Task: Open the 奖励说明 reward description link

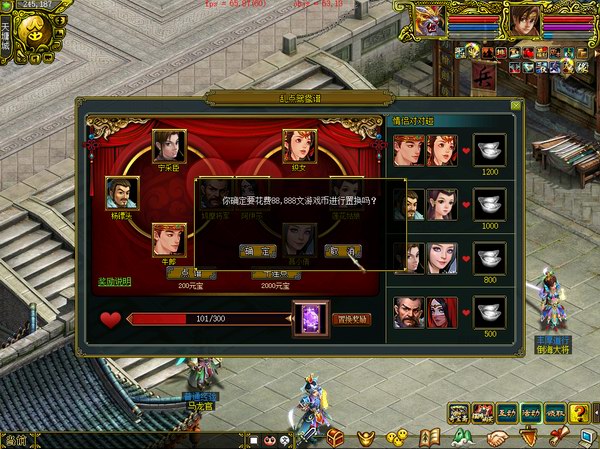Action: [x=113, y=281]
